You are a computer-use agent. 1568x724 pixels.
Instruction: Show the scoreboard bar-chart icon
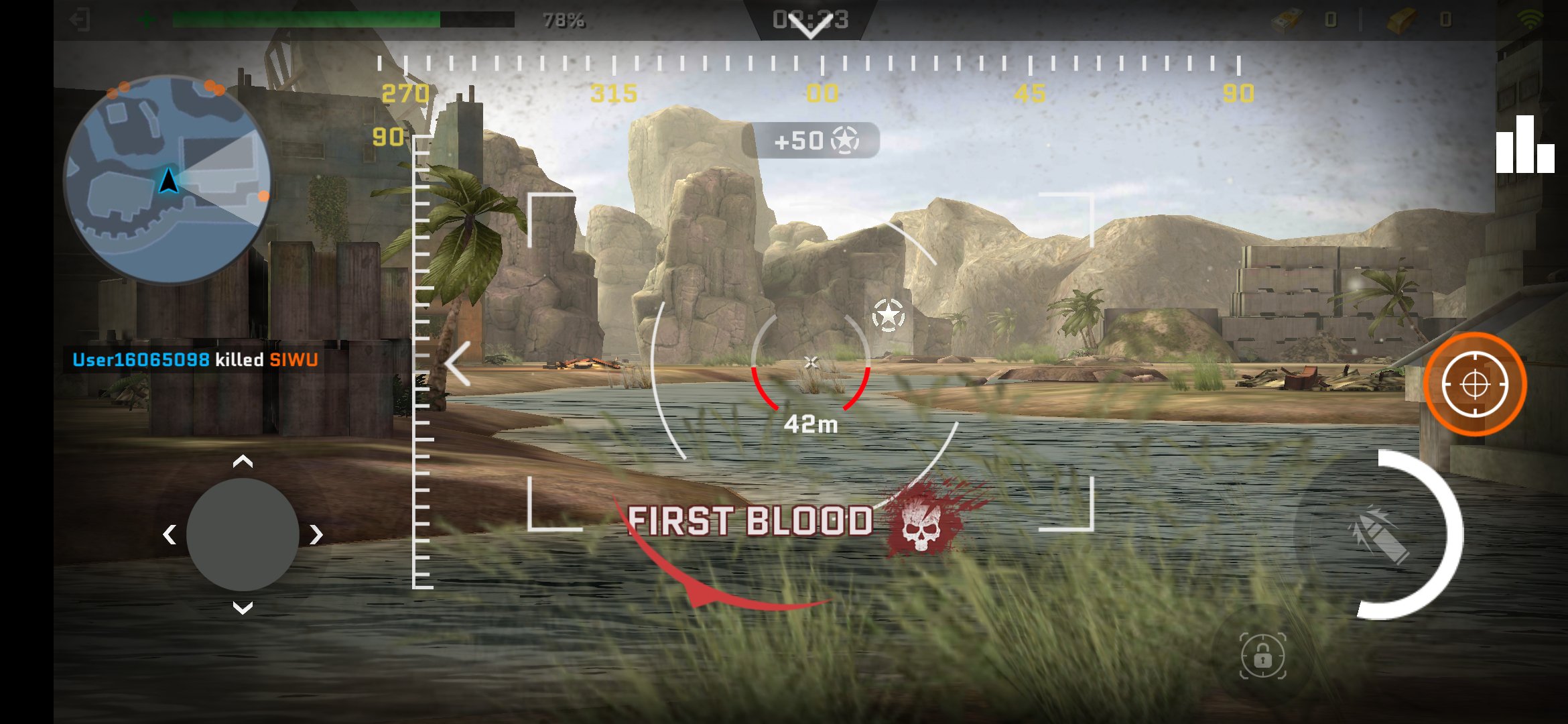pos(1524,145)
